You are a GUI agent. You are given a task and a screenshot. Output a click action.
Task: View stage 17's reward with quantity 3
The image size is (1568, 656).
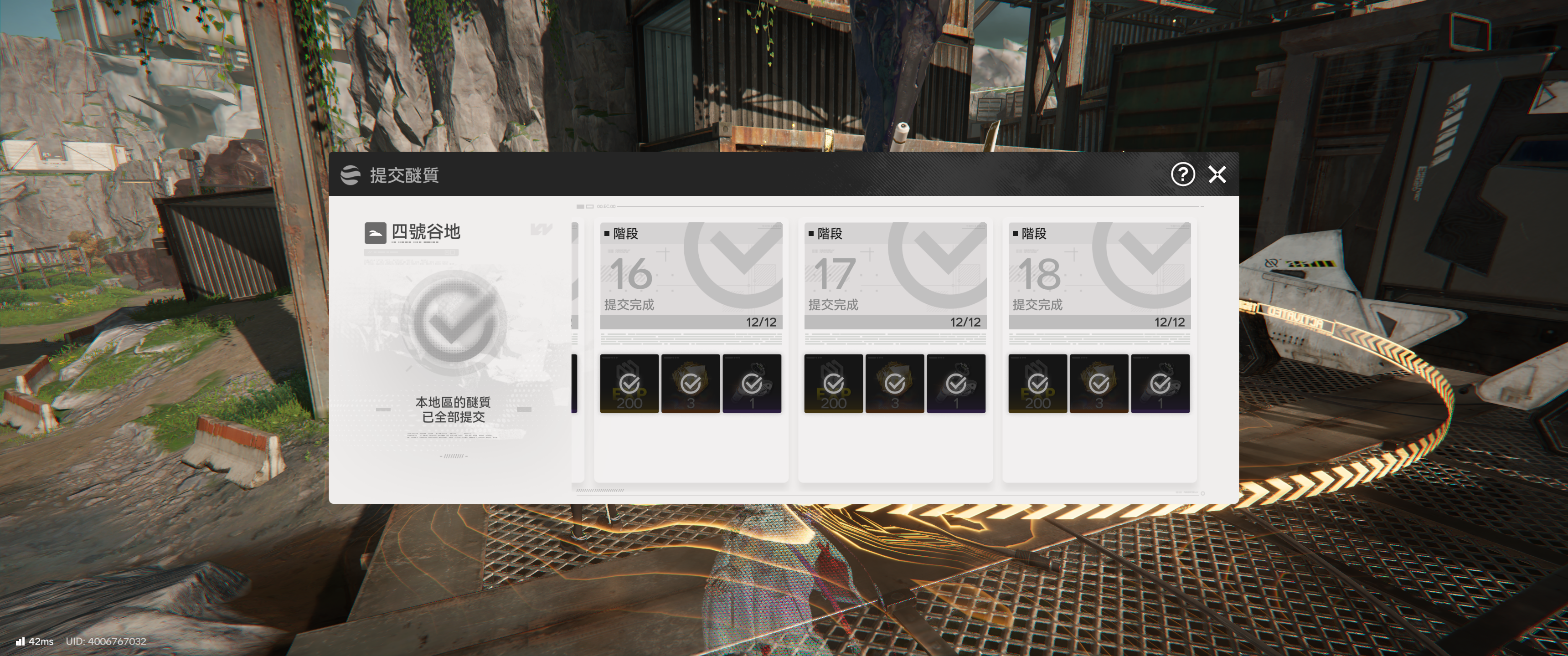click(894, 384)
